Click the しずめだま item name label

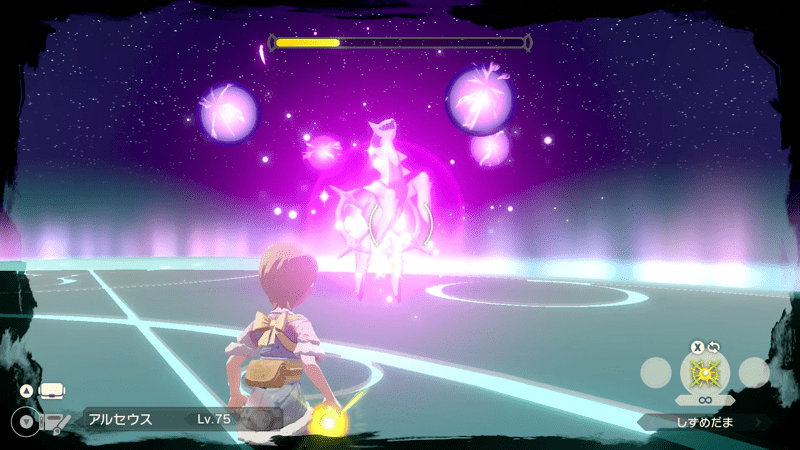[705, 422]
